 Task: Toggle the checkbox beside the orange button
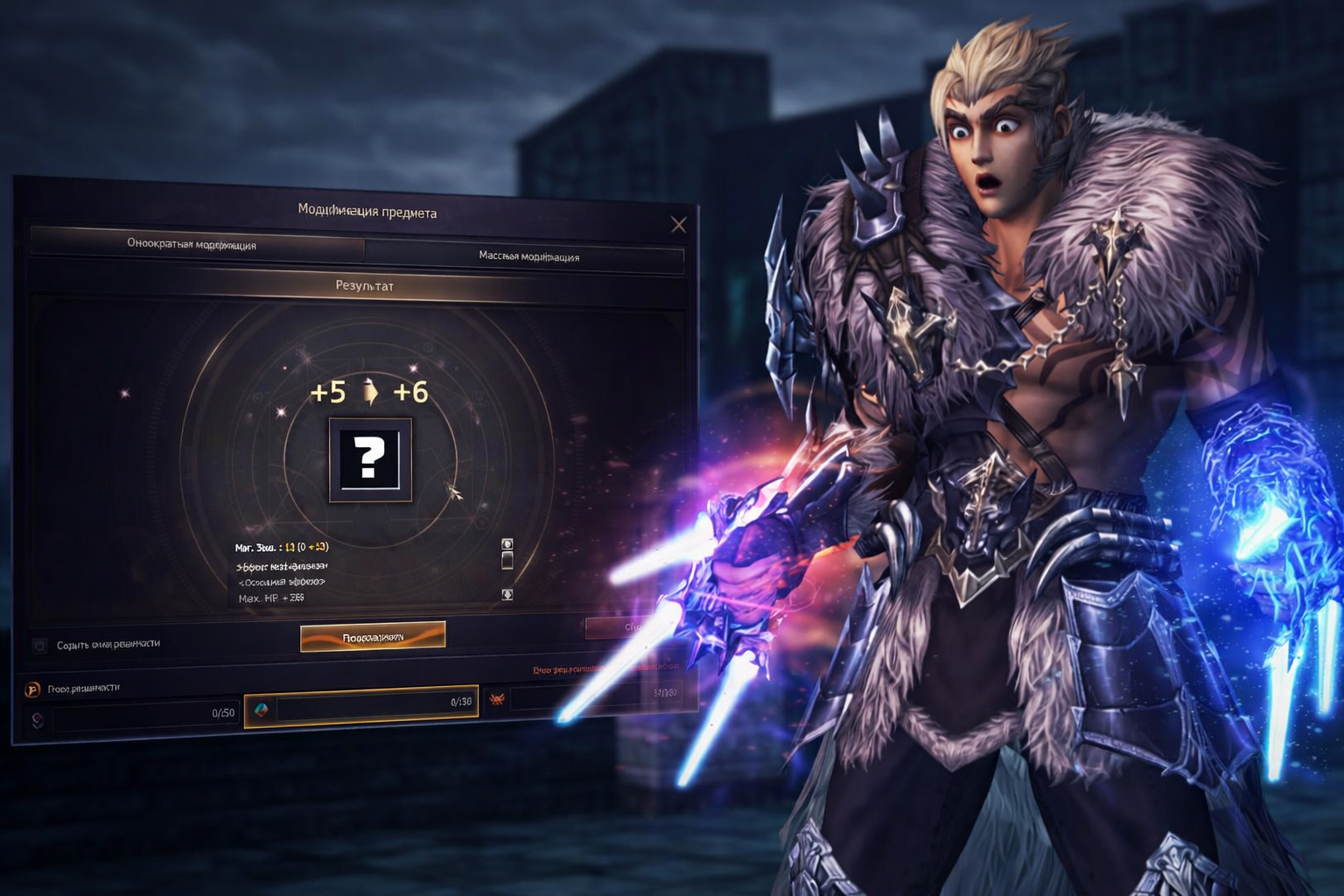(x=39, y=646)
